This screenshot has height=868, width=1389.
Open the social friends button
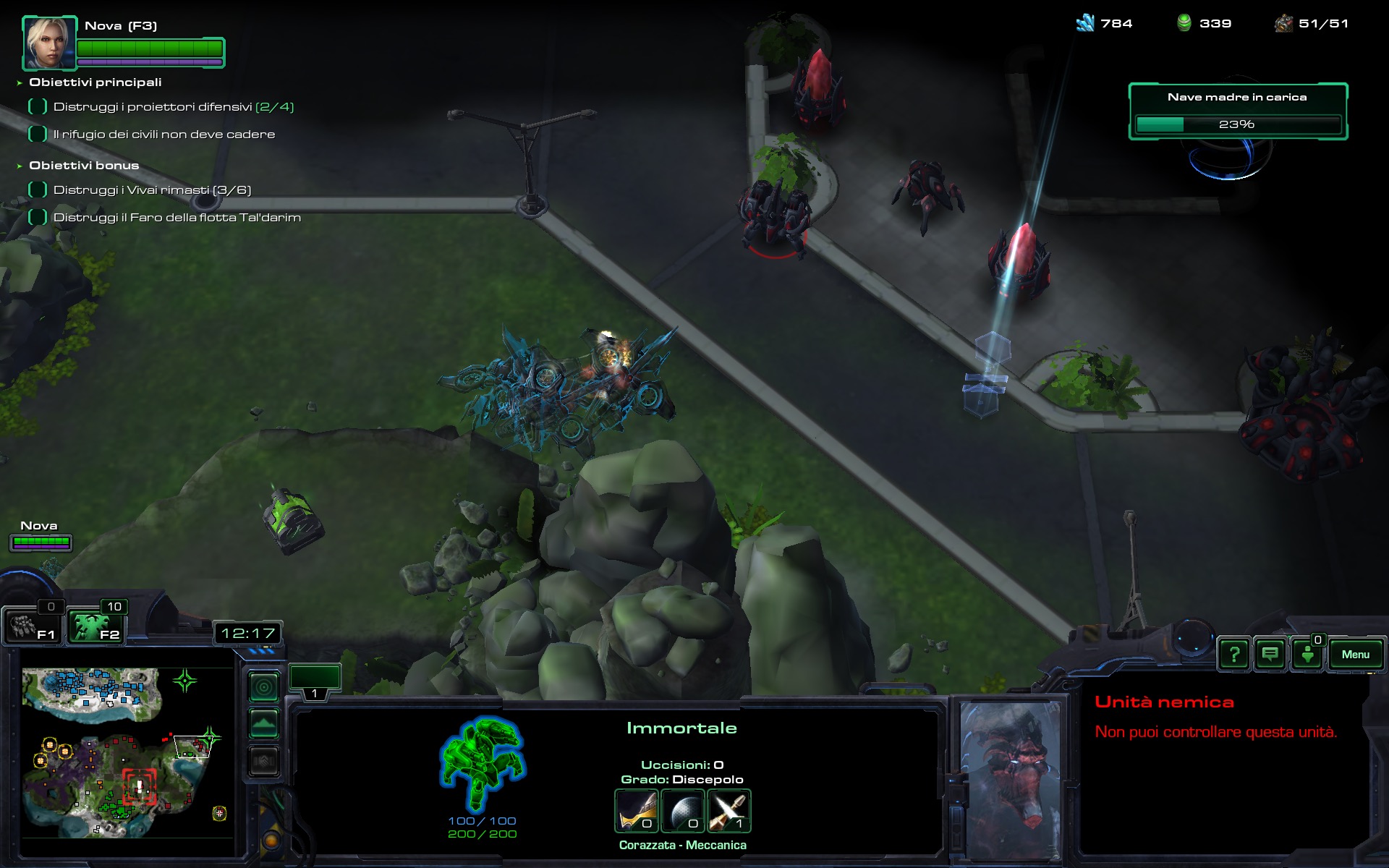tap(1308, 655)
